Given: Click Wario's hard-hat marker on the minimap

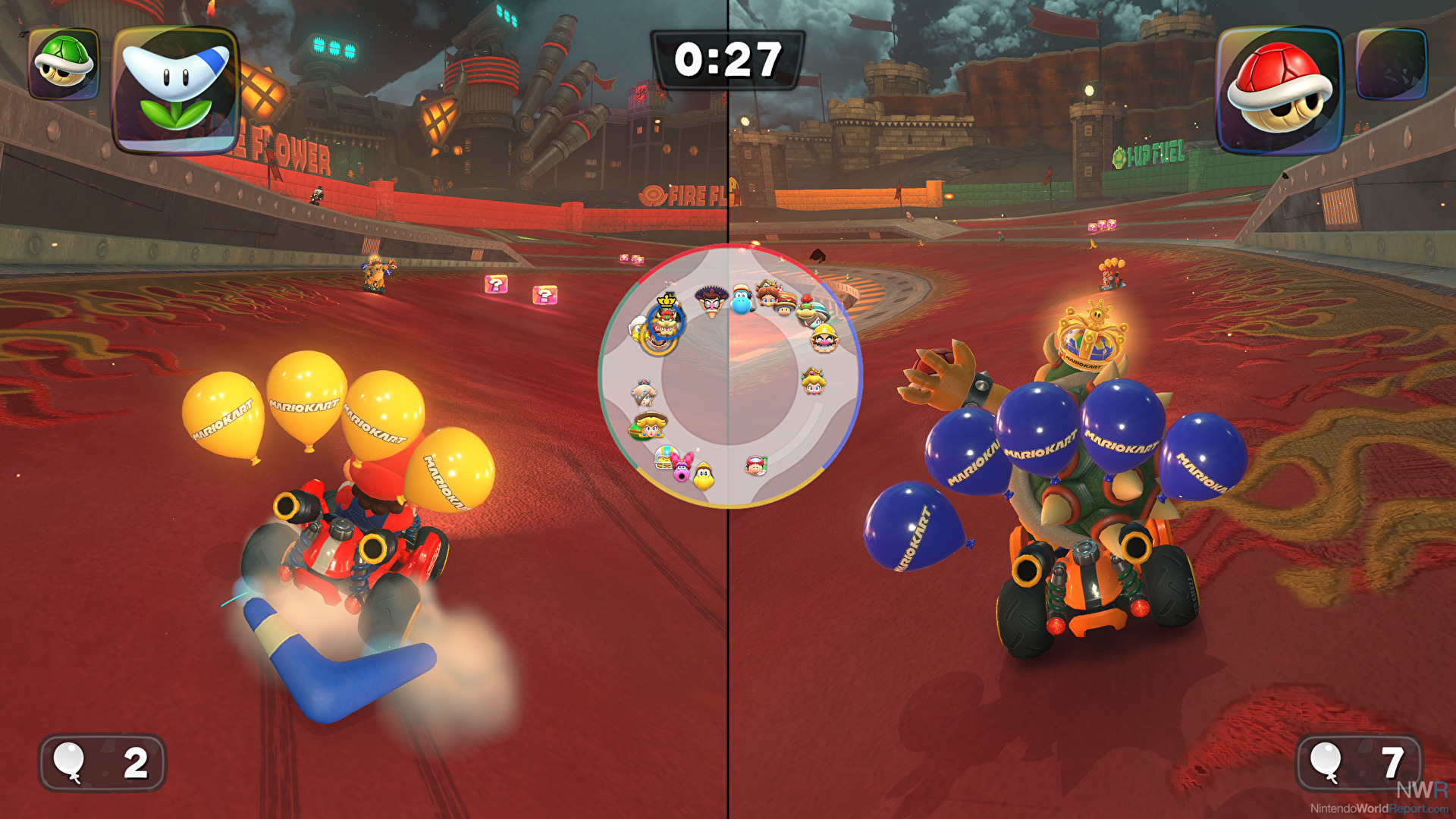Looking at the screenshot, I should 824,338.
